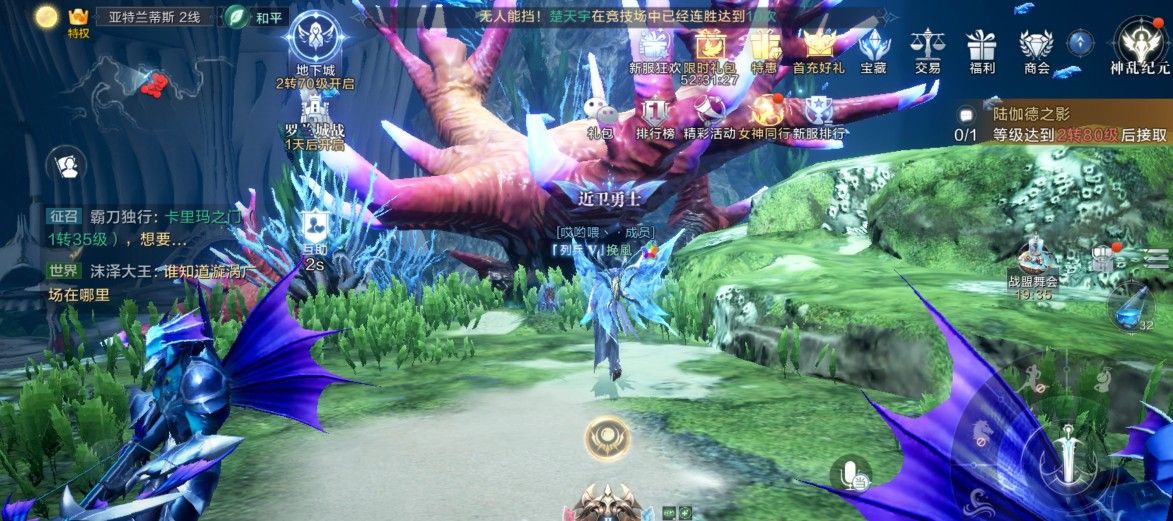
Task: Open the 商会 diamond shop icon
Action: (1036, 48)
